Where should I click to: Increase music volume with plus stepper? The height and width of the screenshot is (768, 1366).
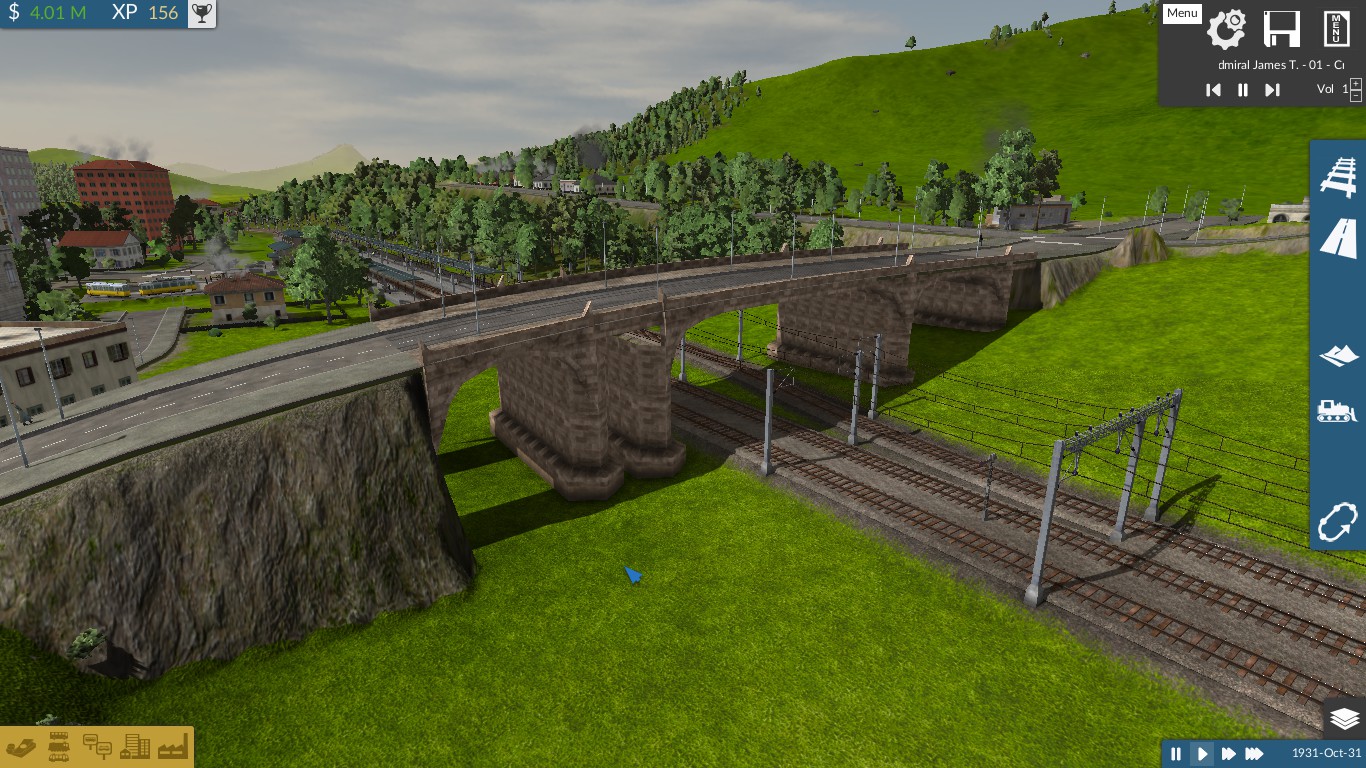pos(1356,82)
